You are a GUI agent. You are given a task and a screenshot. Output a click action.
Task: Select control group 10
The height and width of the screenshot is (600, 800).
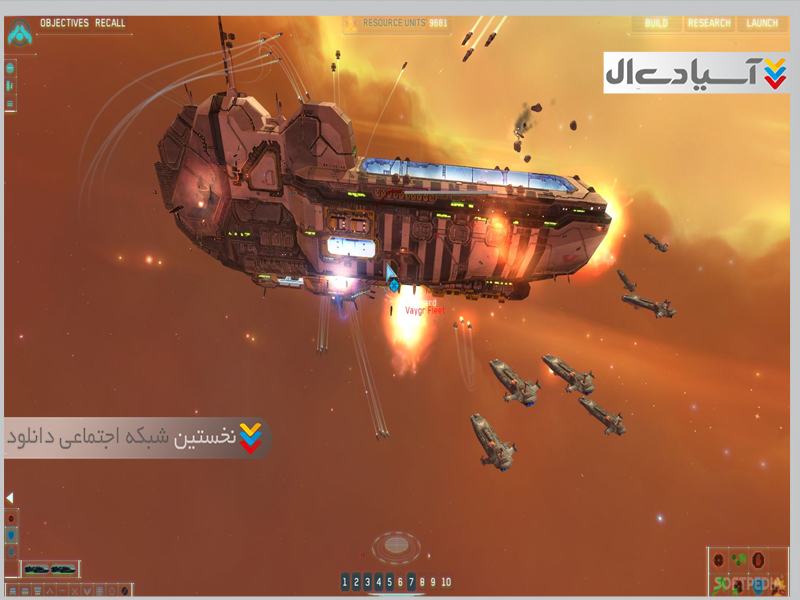coord(446,582)
